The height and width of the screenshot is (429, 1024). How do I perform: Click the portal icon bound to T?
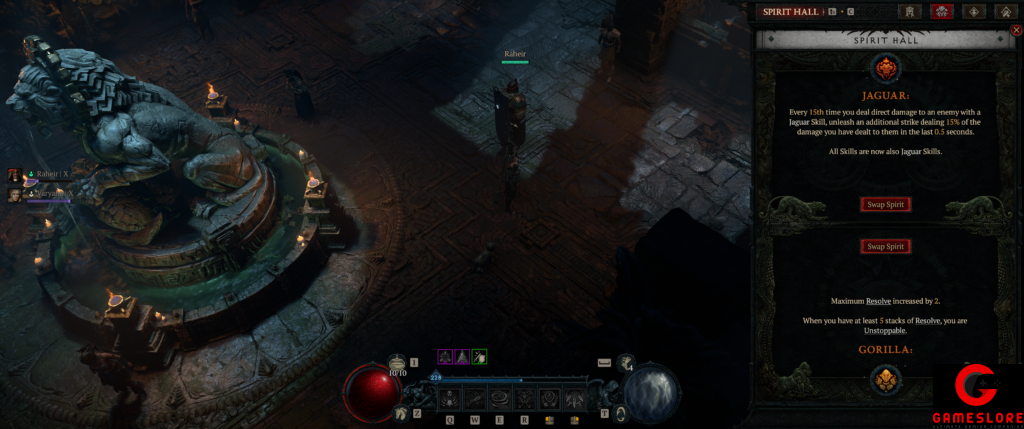coord(620,412)
